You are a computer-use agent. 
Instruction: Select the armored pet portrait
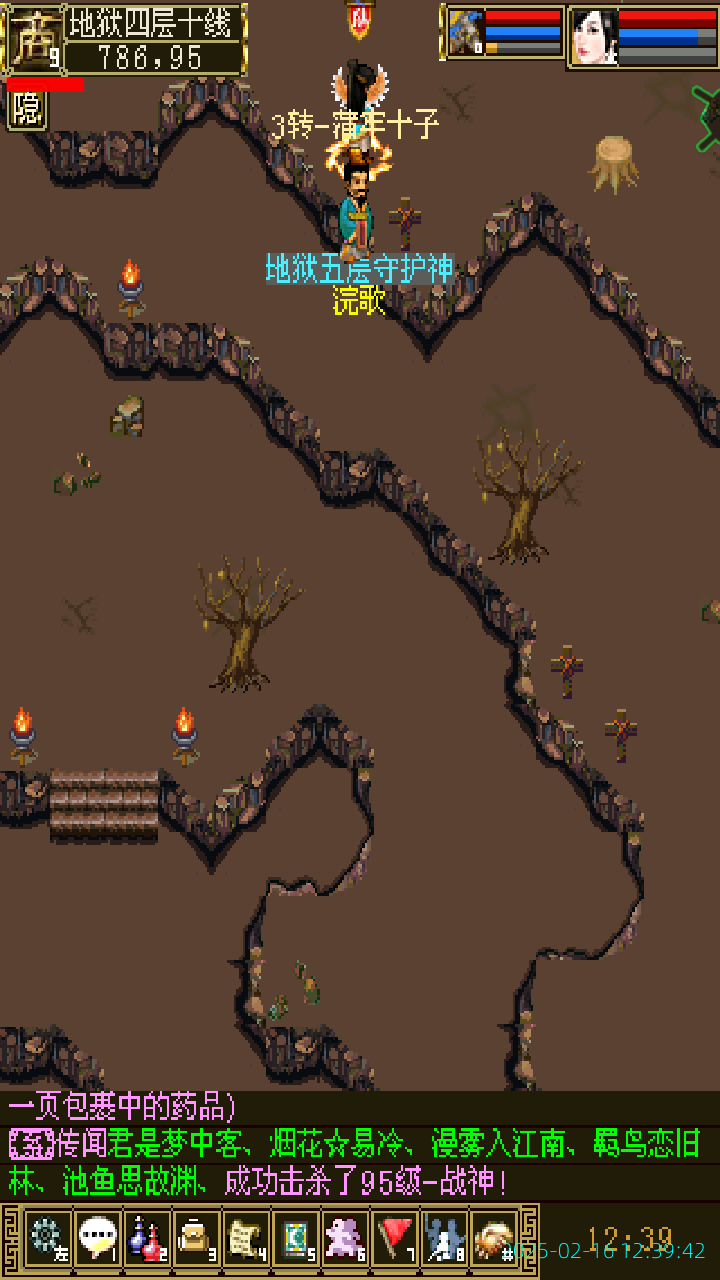pos(465,33)
